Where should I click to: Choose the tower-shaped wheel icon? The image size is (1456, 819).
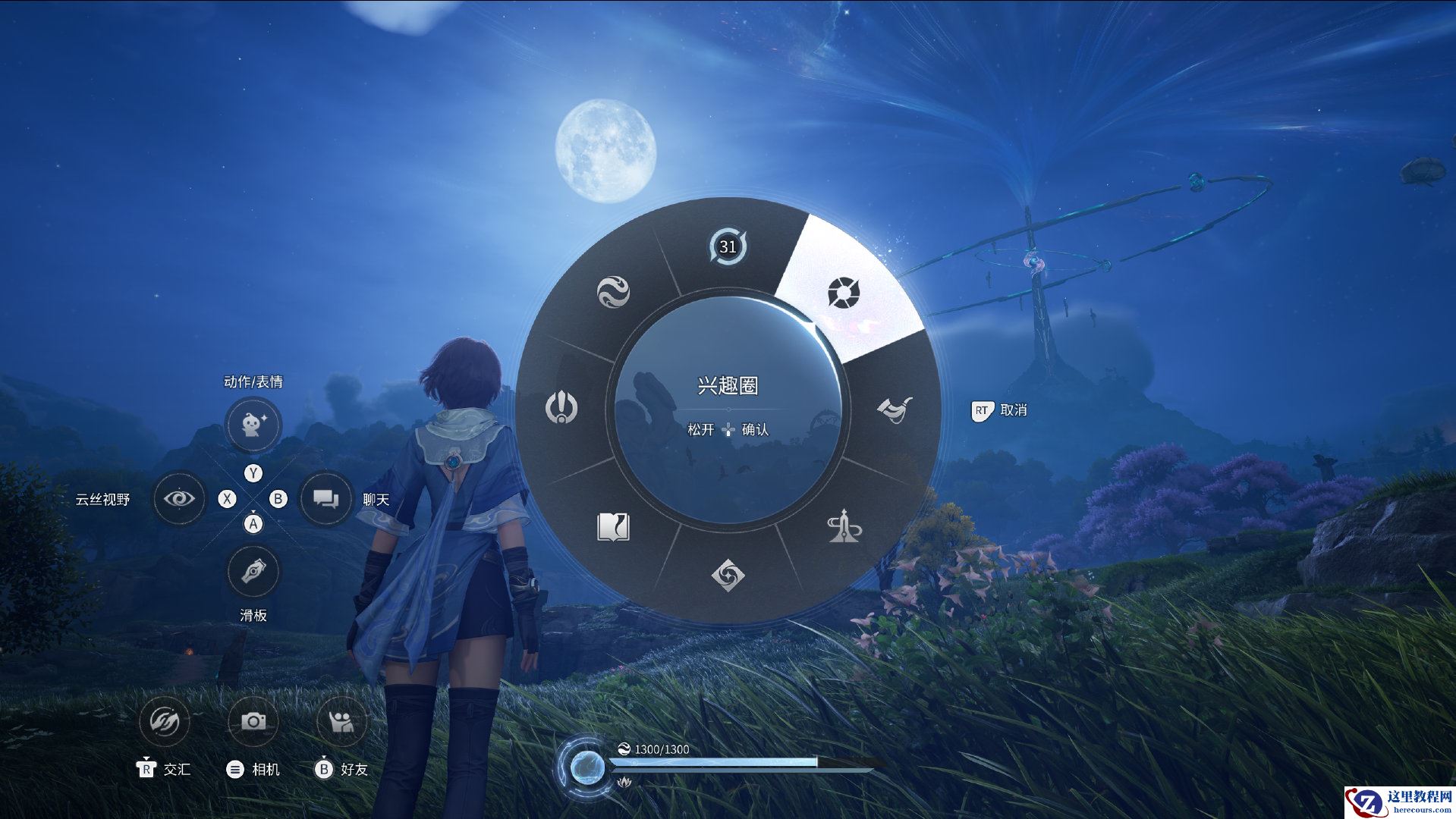844,527
